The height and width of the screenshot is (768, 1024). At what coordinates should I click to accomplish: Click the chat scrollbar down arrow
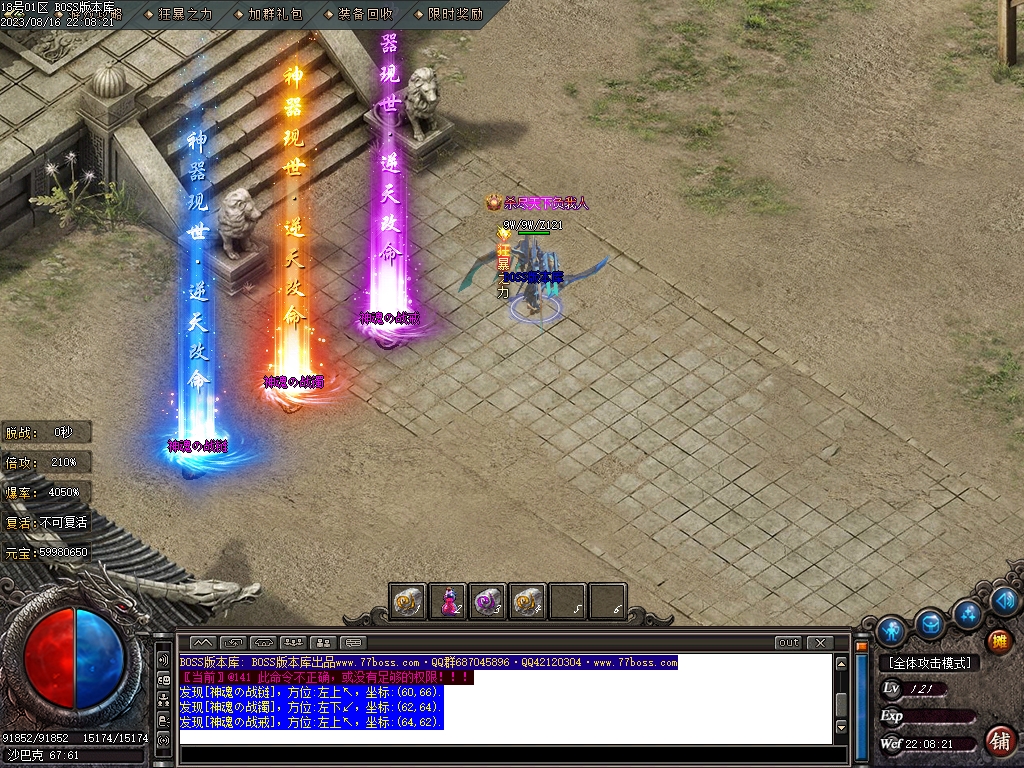coord(842,726)
